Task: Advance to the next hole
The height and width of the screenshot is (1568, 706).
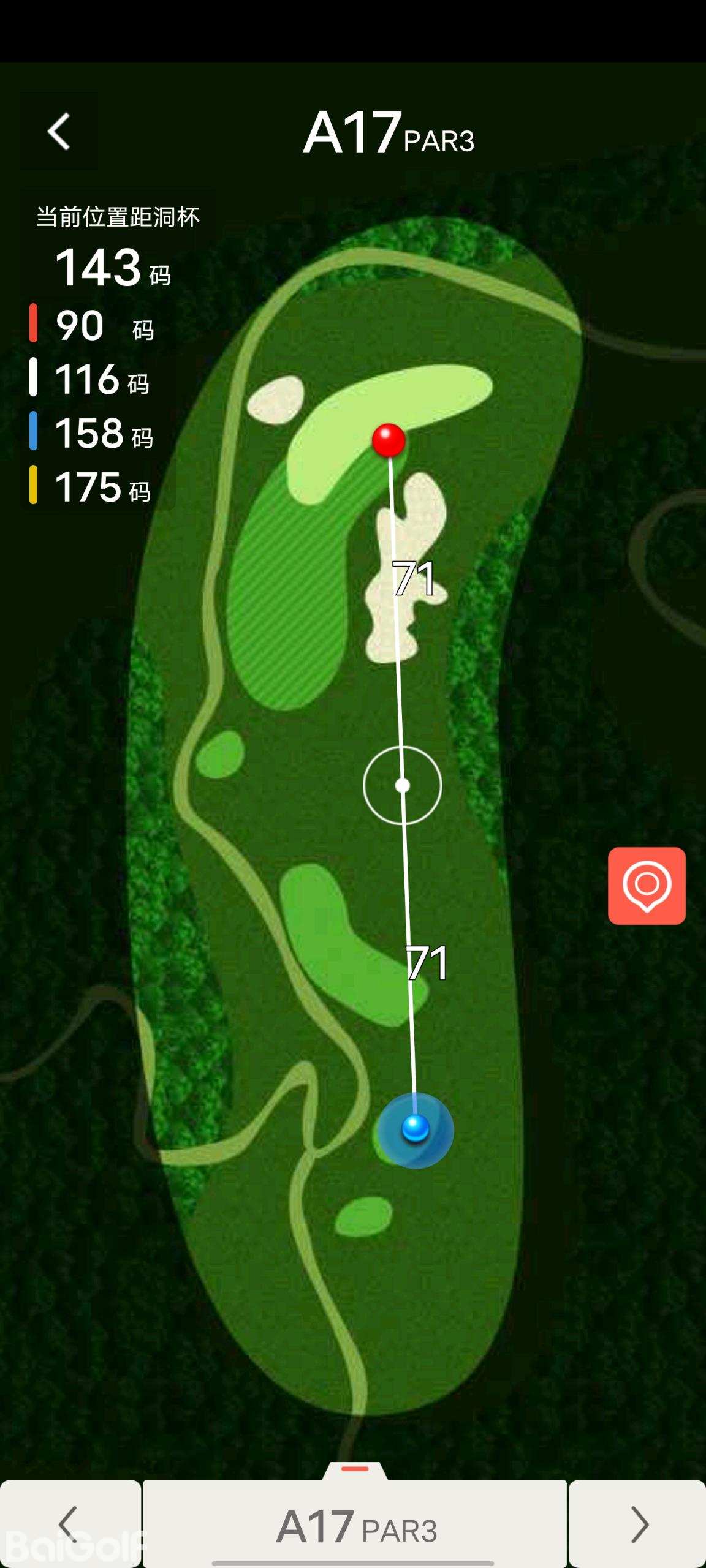Action: pyautogui.click(x=638, y=1524)
